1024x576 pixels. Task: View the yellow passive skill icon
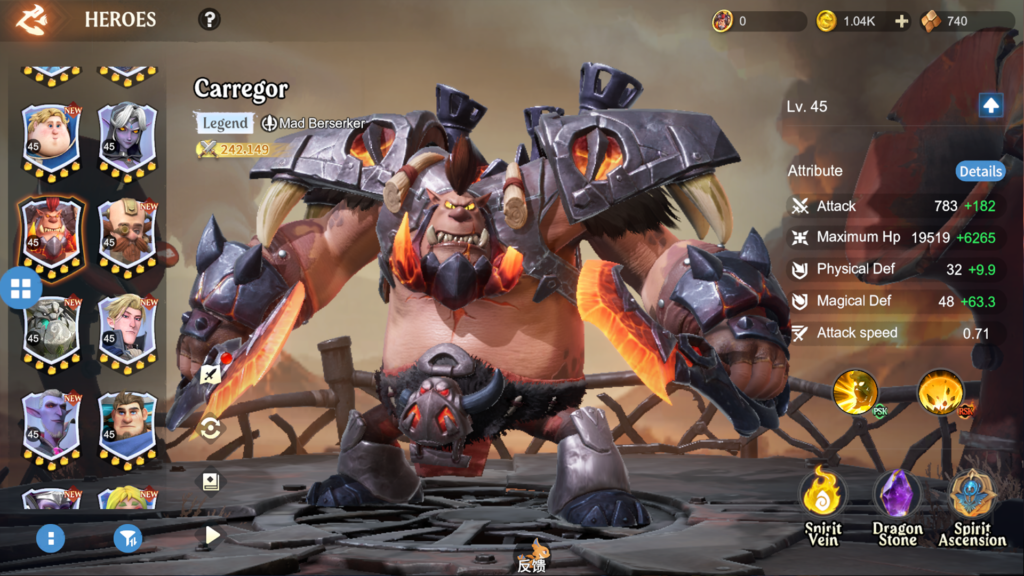pyautogui.click(x=856, y=393)
